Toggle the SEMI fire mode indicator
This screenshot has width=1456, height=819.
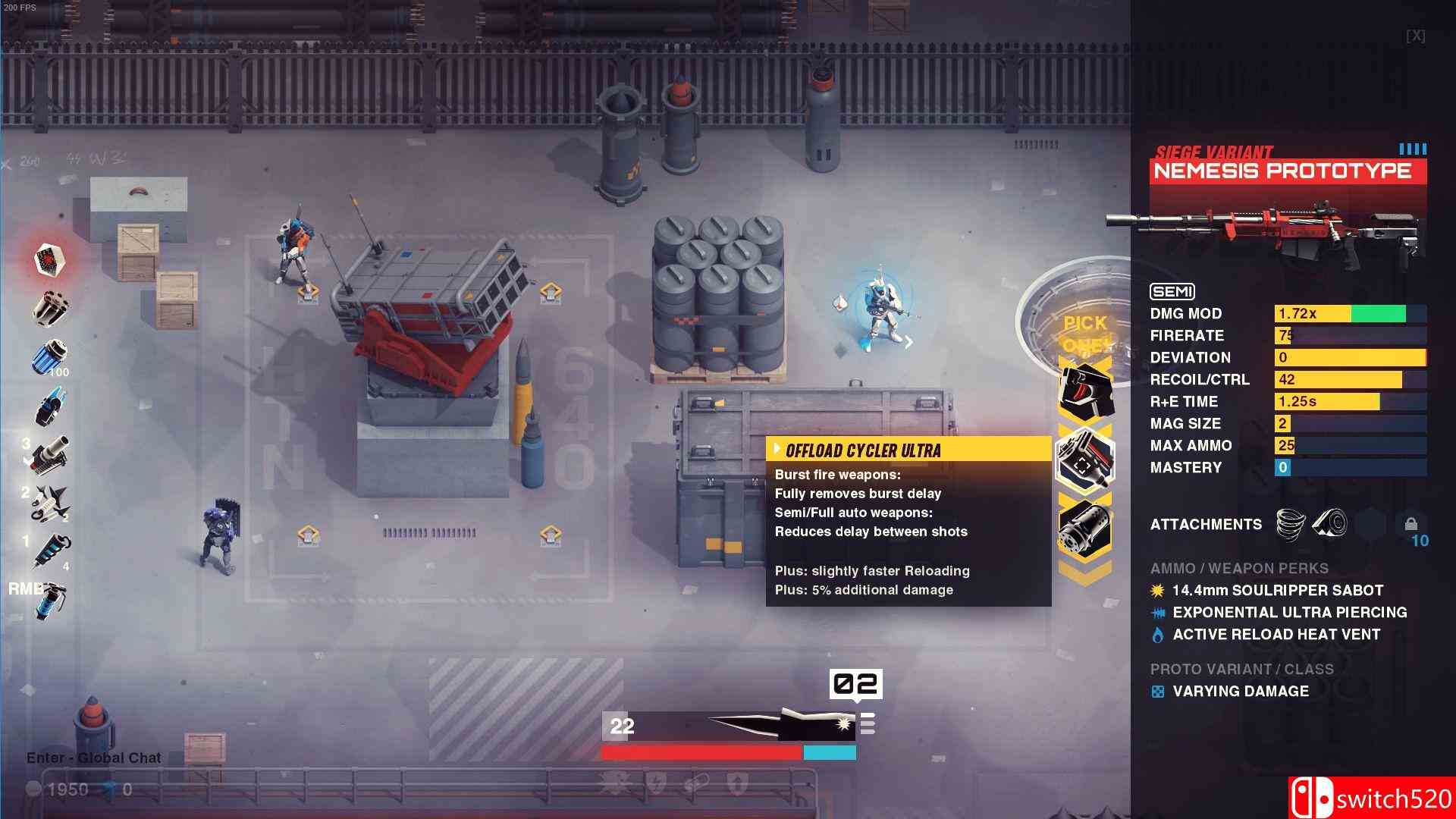[1172, 292]
